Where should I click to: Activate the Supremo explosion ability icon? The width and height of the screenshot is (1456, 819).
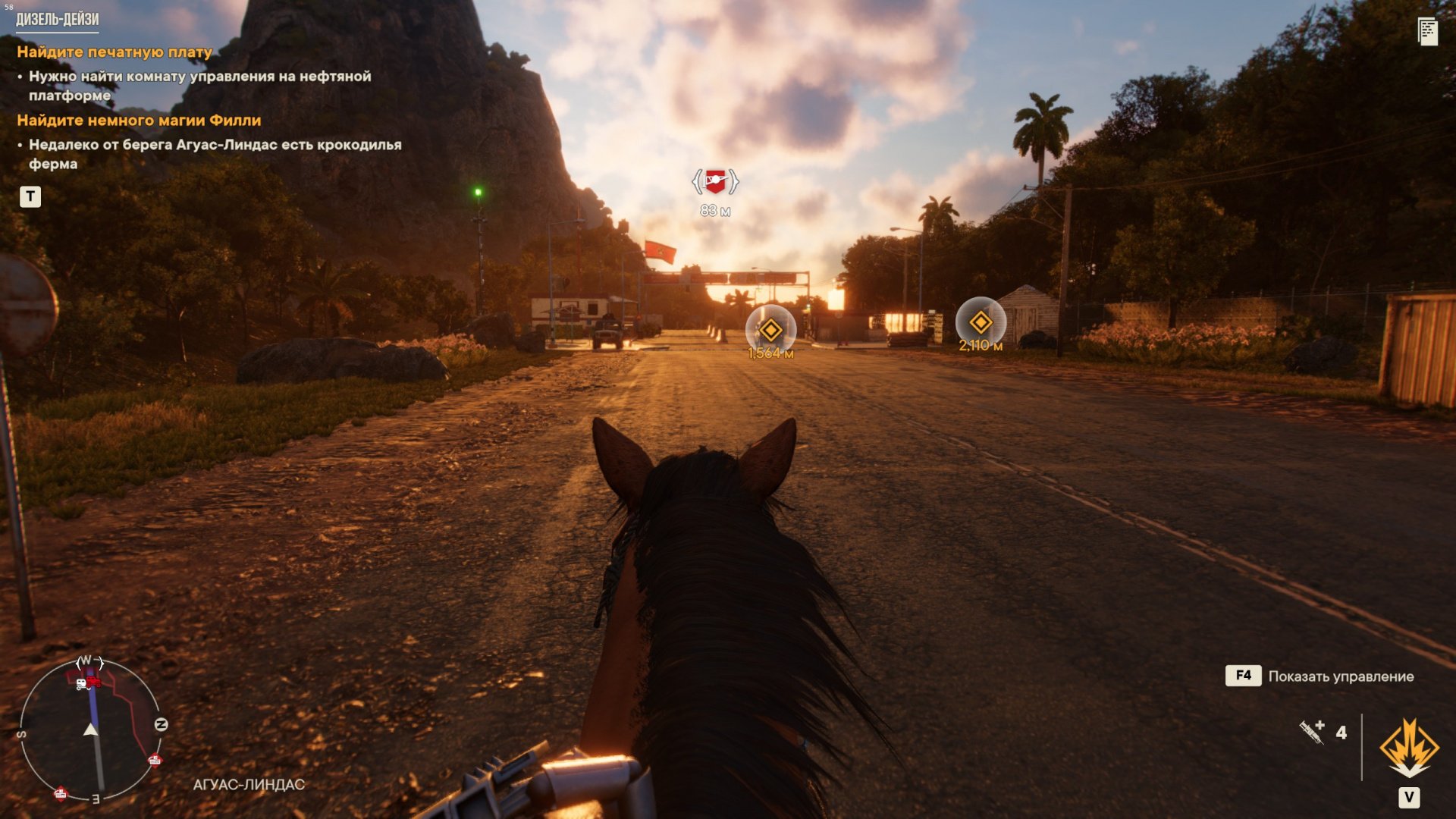point(1409,748)
